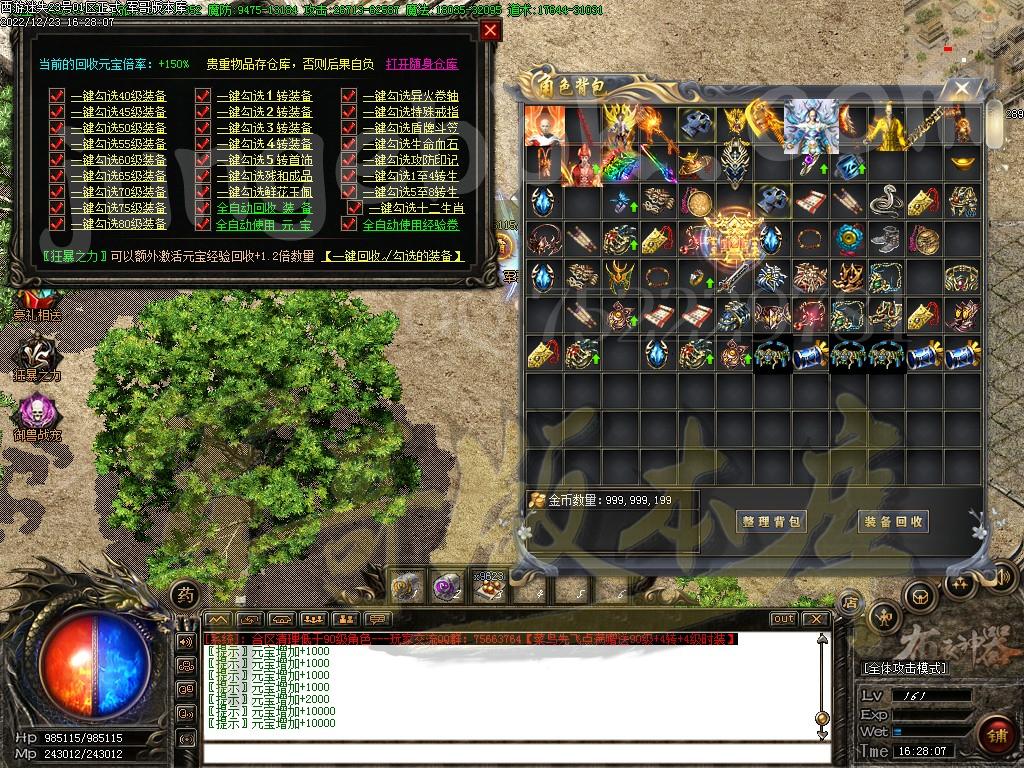Click the 整理背包 sort bag button
The width and height of the screenshot is (1024, 768).
(x=772, y=521)
